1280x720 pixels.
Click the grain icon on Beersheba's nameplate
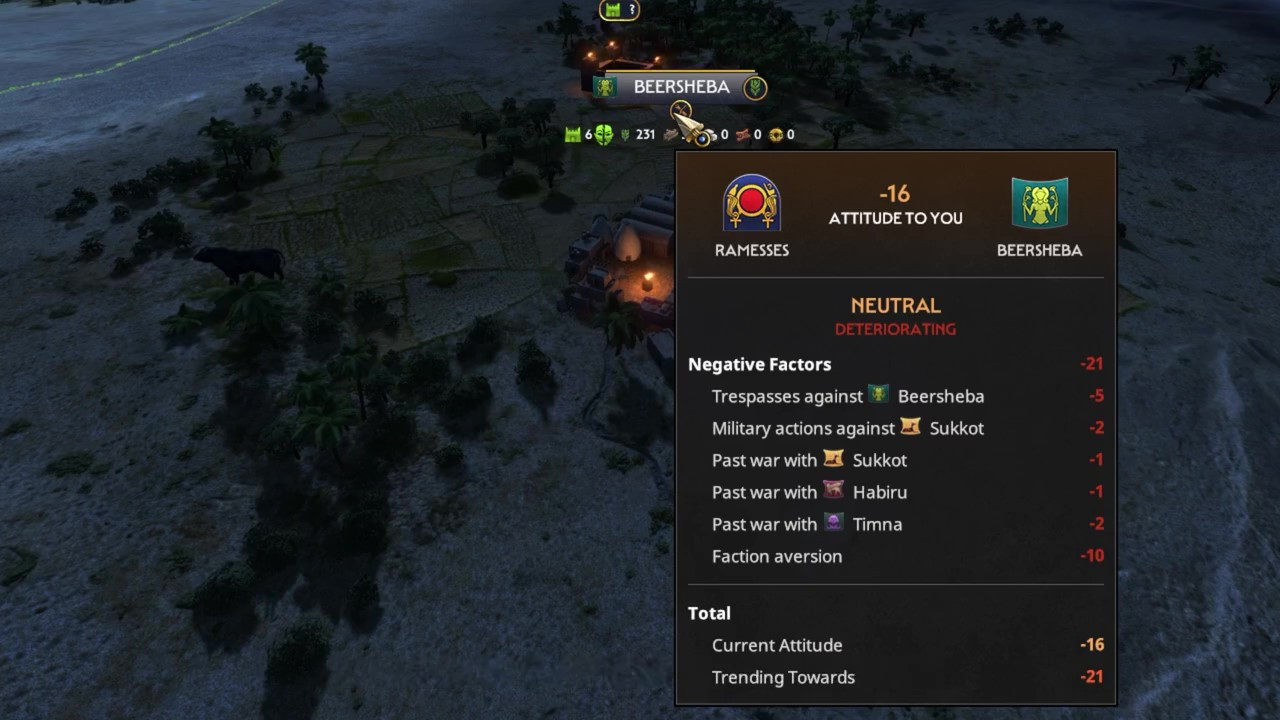[755, 87]
